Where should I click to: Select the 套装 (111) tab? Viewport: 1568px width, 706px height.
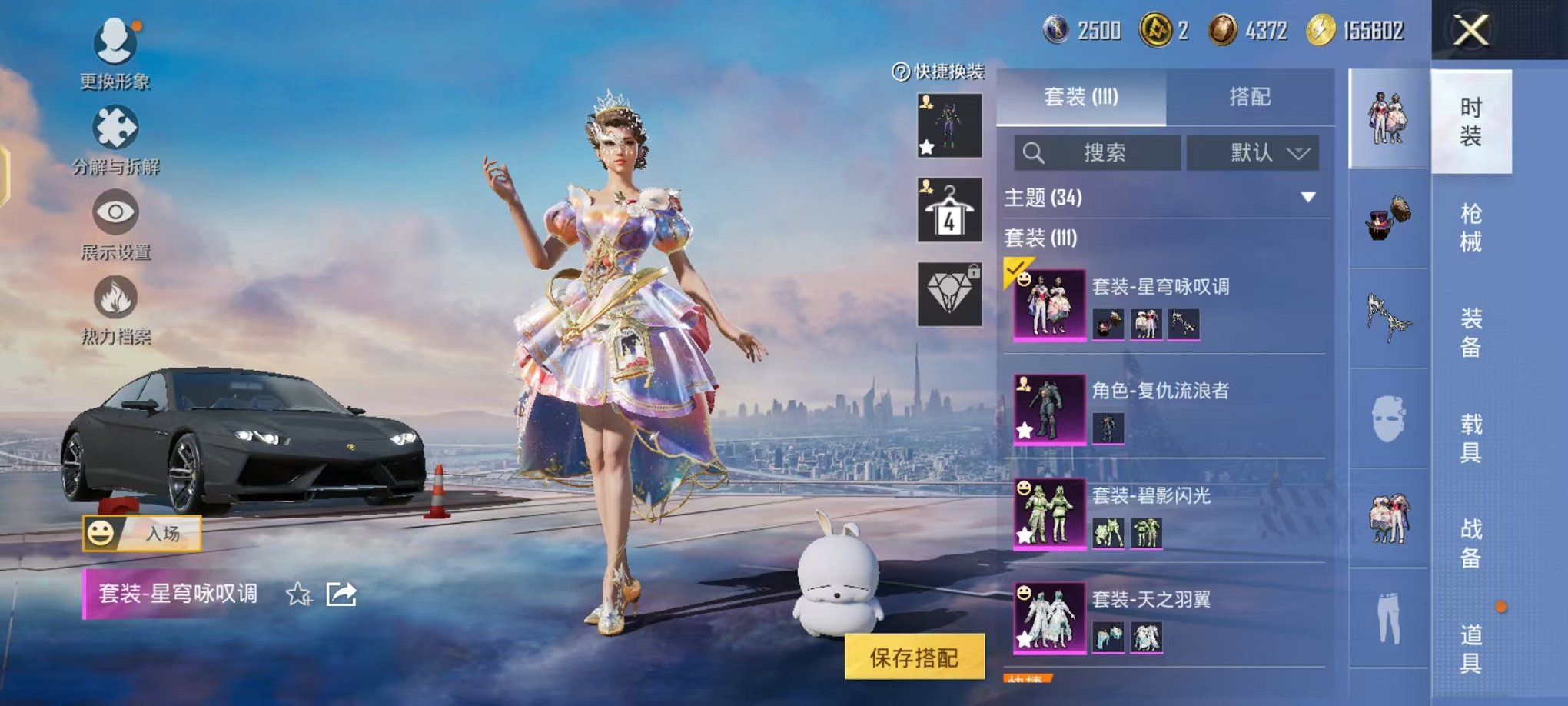pyautogui.click(x=1081, y=97)
